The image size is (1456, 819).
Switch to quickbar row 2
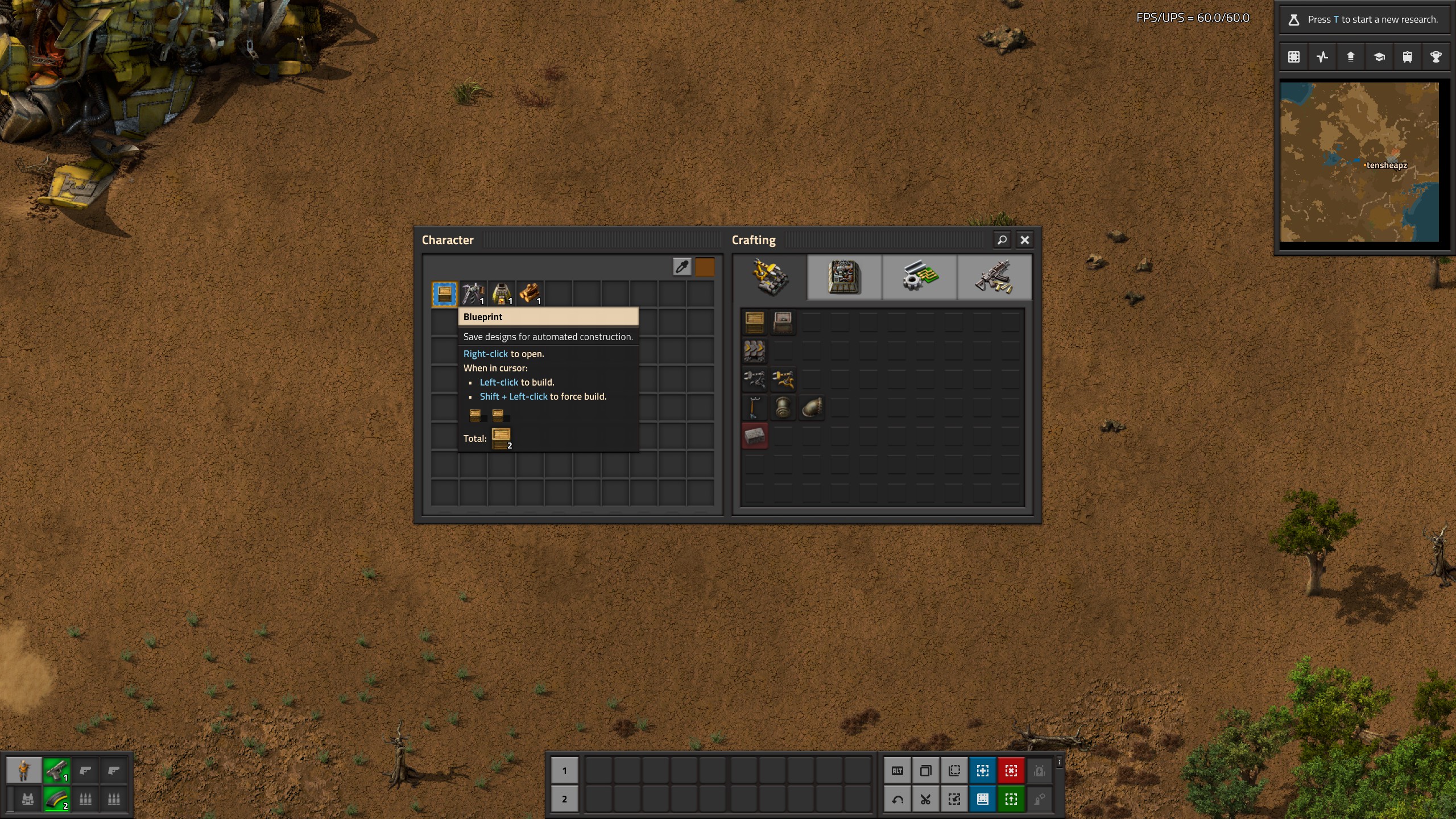[564, 799]
